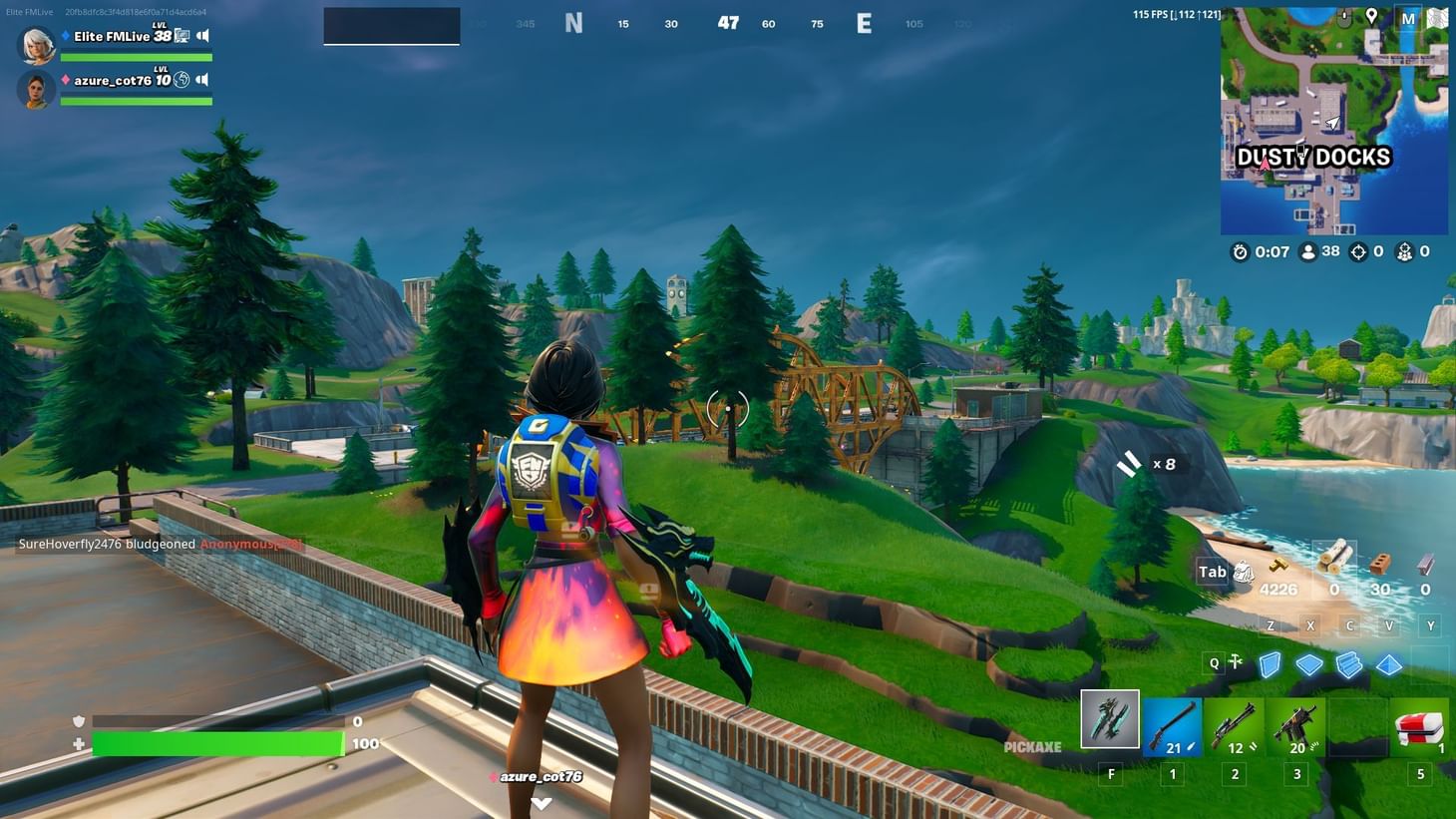This screenshot has height=819, width=1456.
Task: Click the harvesting pickaxe icon beside Q
Action: pos(1237,662)
